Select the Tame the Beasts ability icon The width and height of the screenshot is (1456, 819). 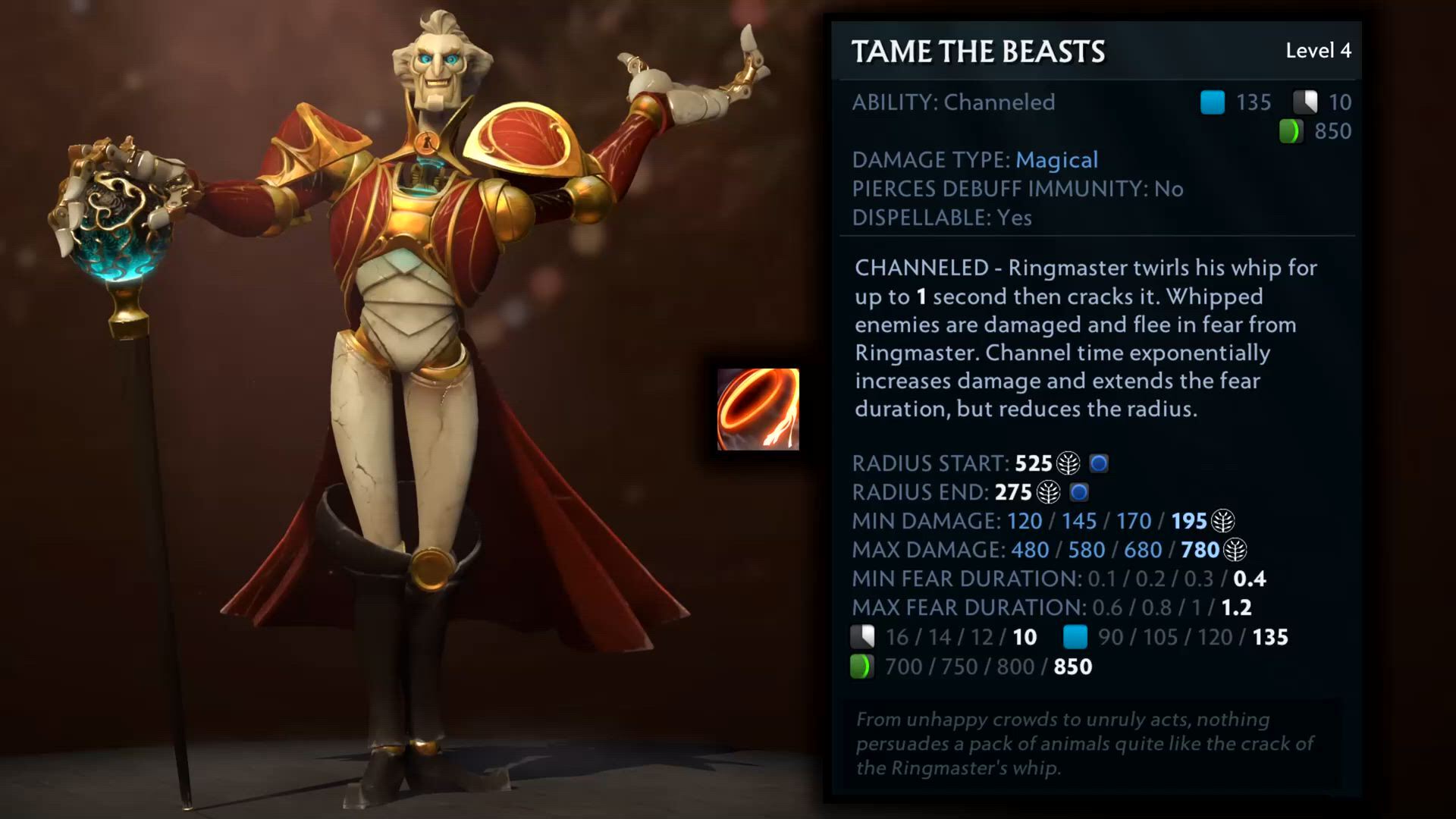pos(758,409)
